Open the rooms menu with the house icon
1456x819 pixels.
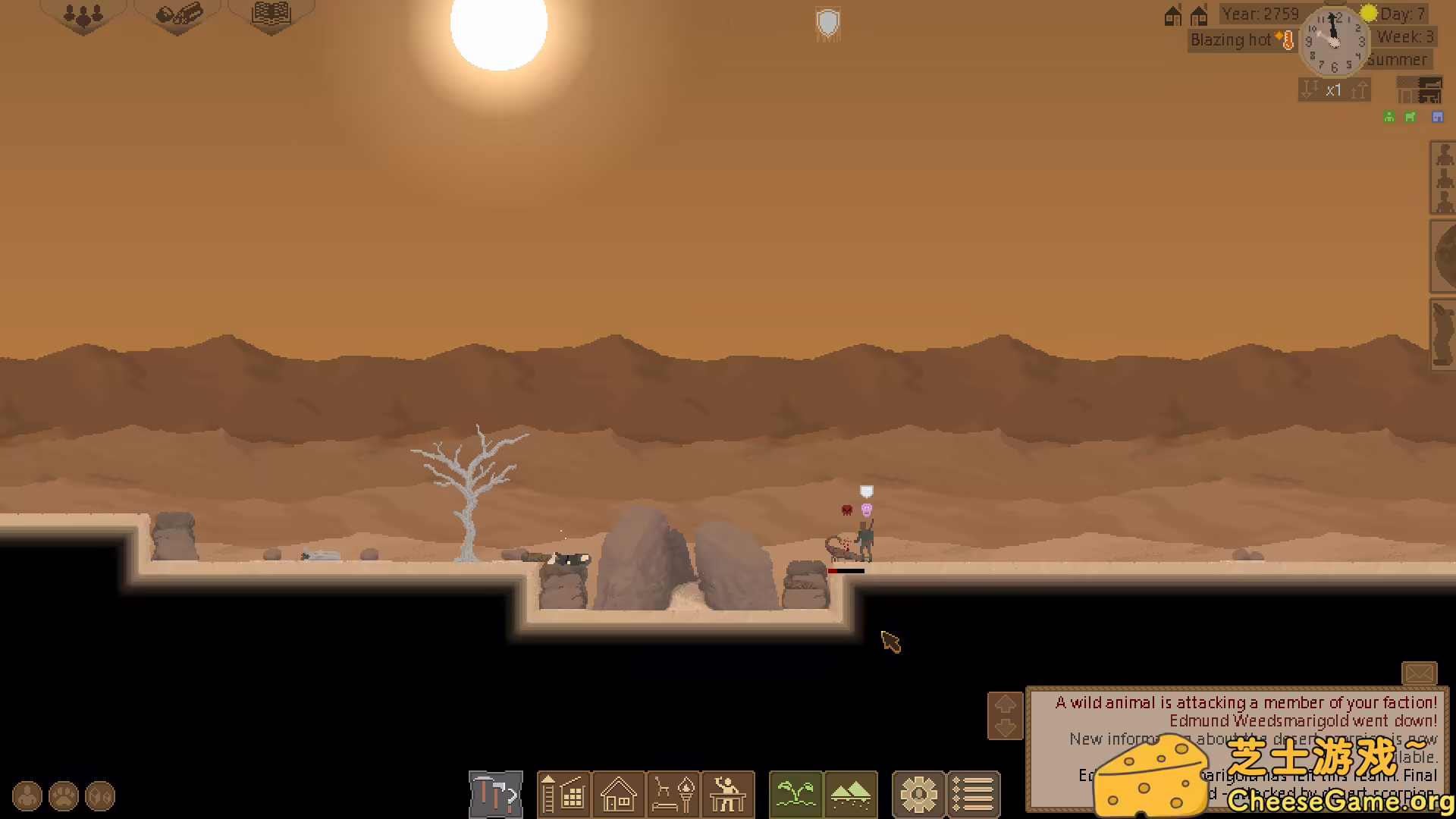click(619, 795)
